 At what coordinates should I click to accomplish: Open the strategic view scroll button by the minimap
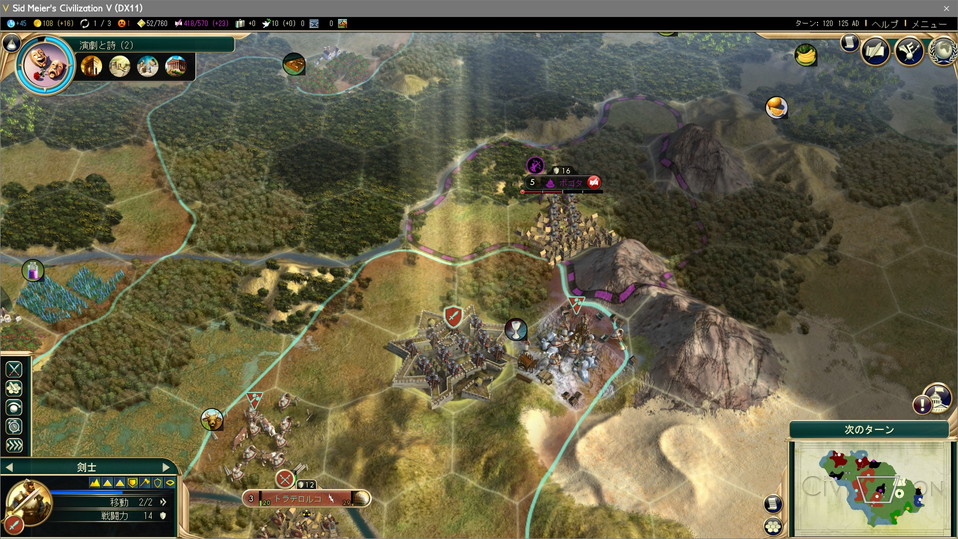tap(773, 504)
